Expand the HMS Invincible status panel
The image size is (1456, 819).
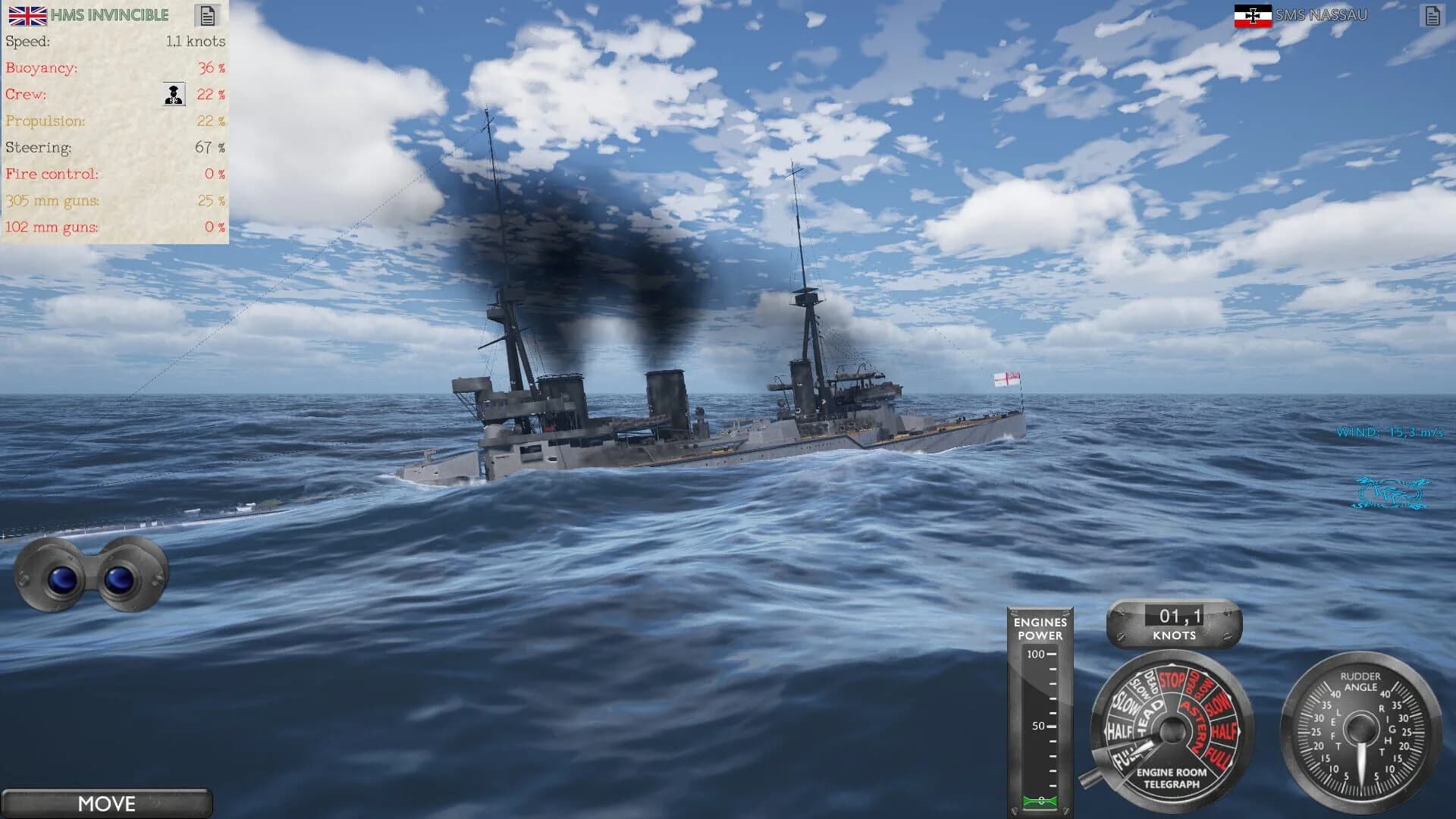pos(114,121)
